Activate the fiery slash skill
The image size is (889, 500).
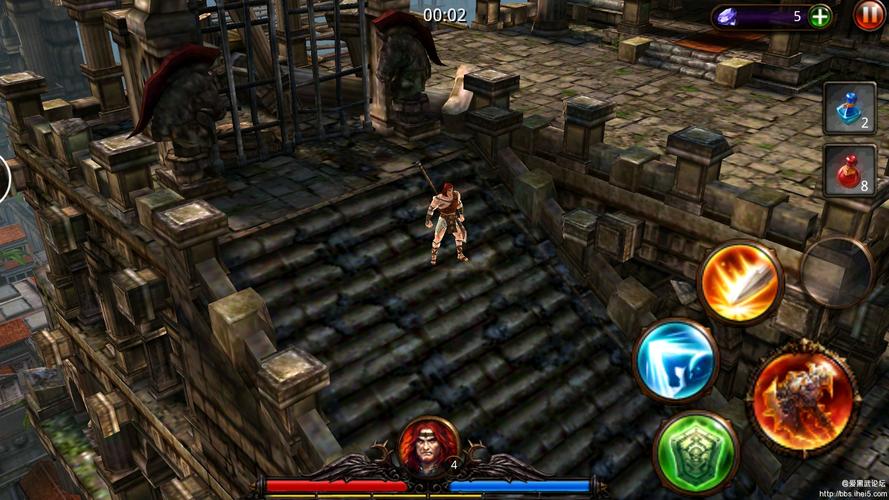[x=740, y=283]
